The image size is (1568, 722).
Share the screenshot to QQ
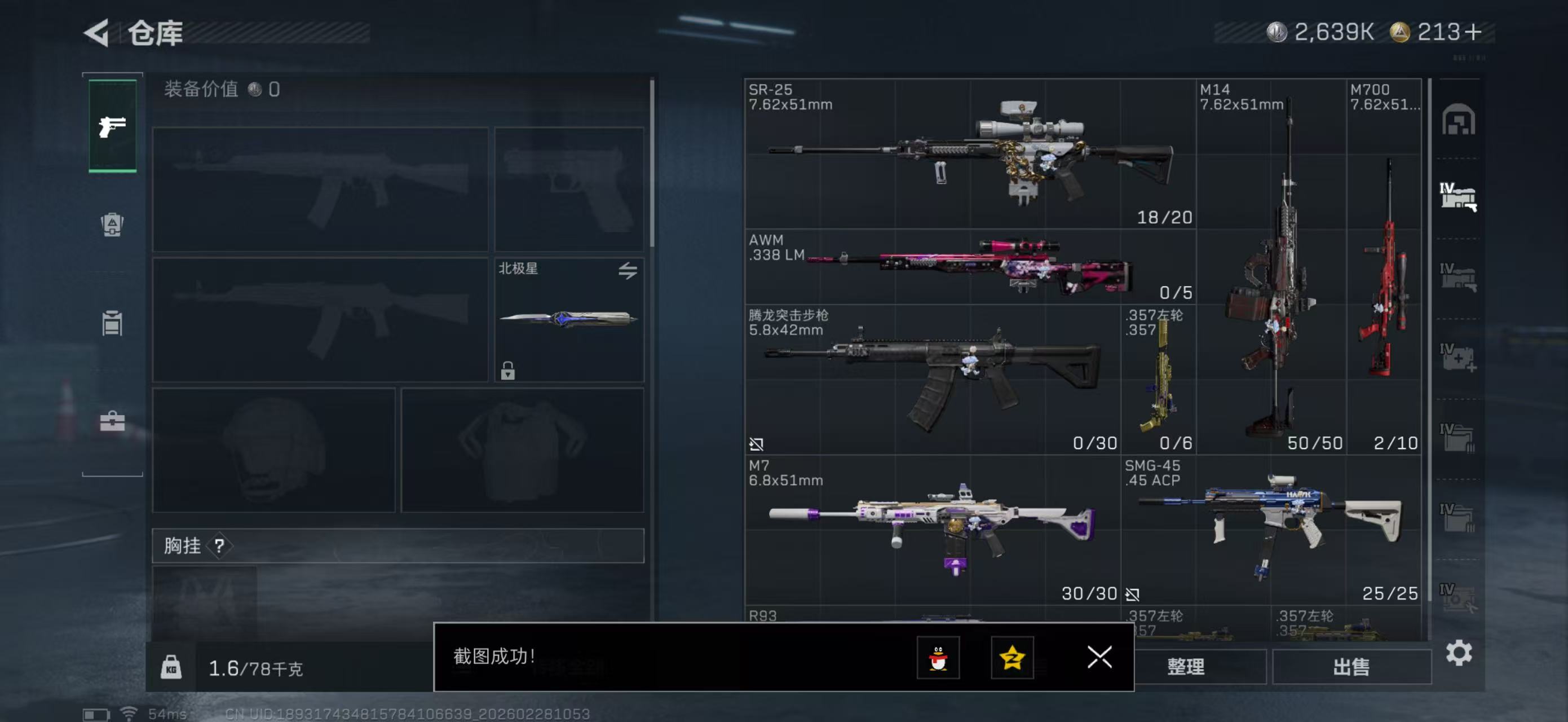(x=938, y=657)
